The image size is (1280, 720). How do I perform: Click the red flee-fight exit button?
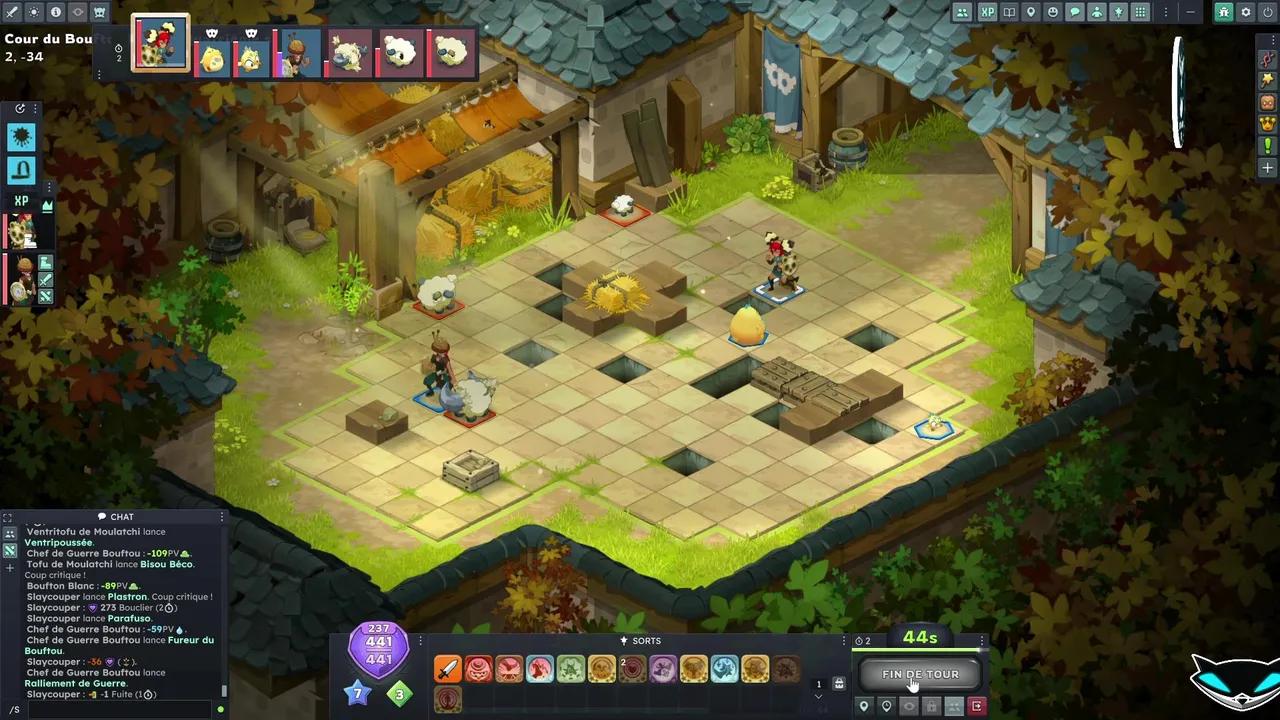[x=977, y=707]
